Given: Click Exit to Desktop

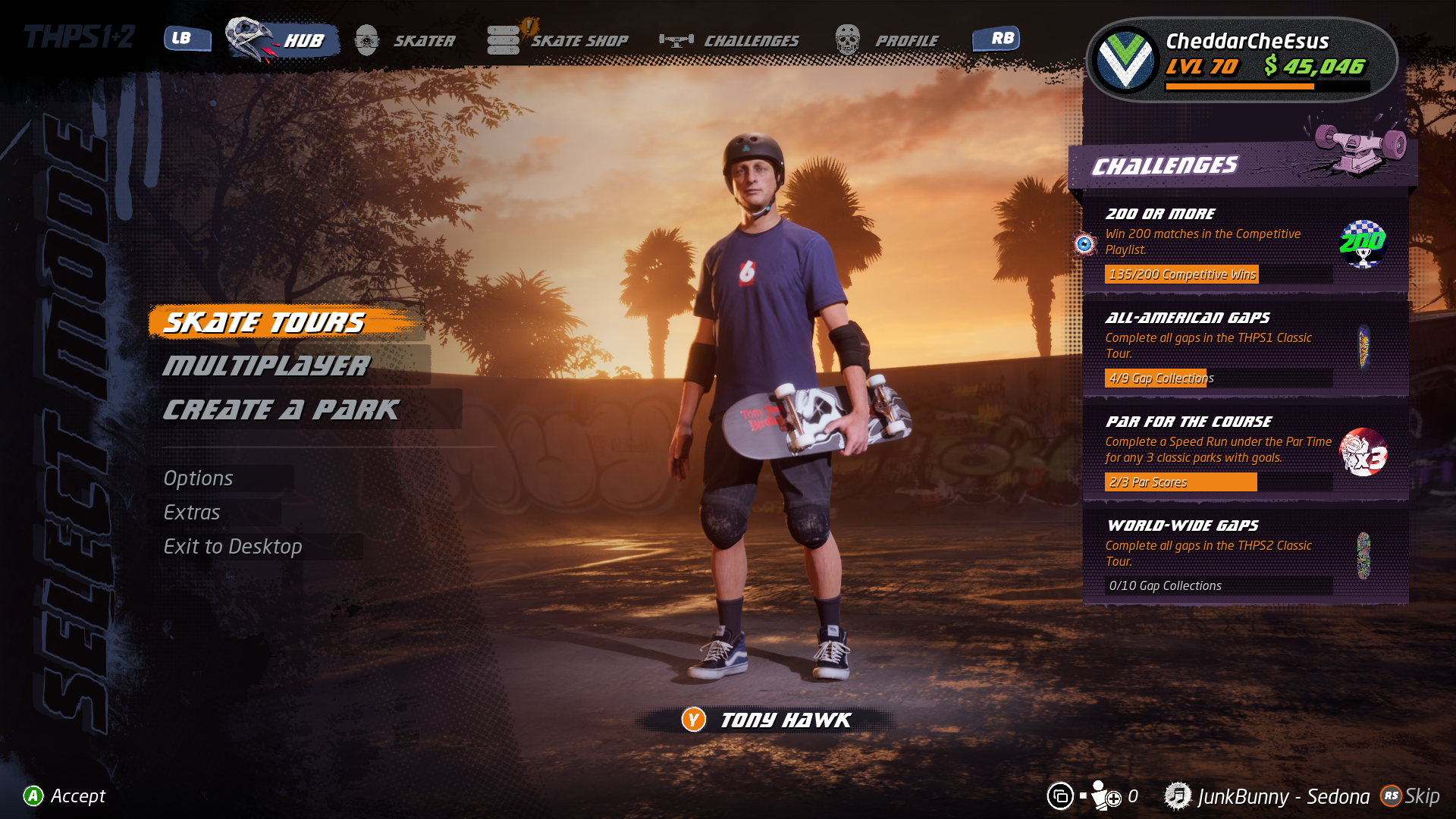Looking at the screenshot, I should click(x=233, y=547).
